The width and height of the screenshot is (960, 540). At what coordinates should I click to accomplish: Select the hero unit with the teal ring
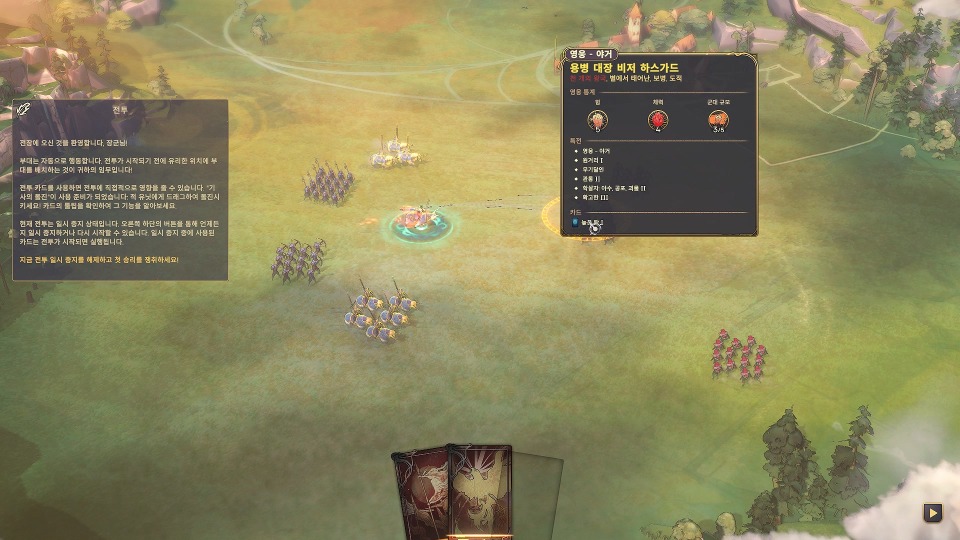click(x=416, y=219)
